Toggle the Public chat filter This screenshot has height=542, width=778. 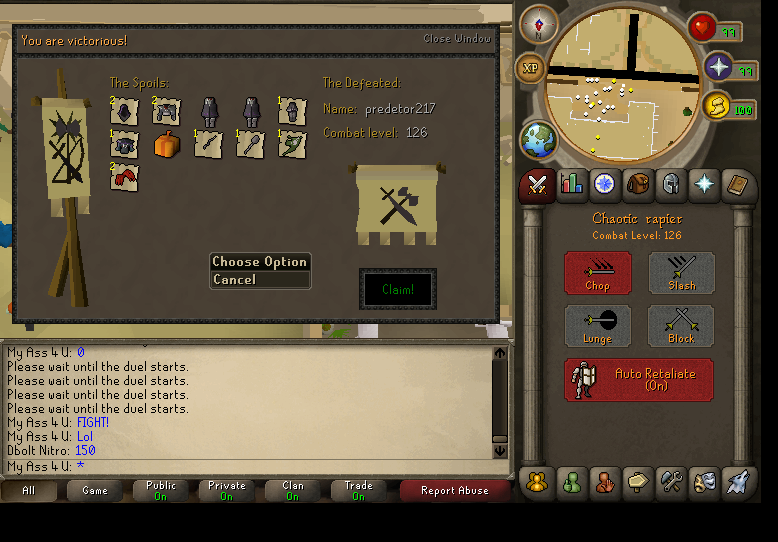click(x=161, y=491)
